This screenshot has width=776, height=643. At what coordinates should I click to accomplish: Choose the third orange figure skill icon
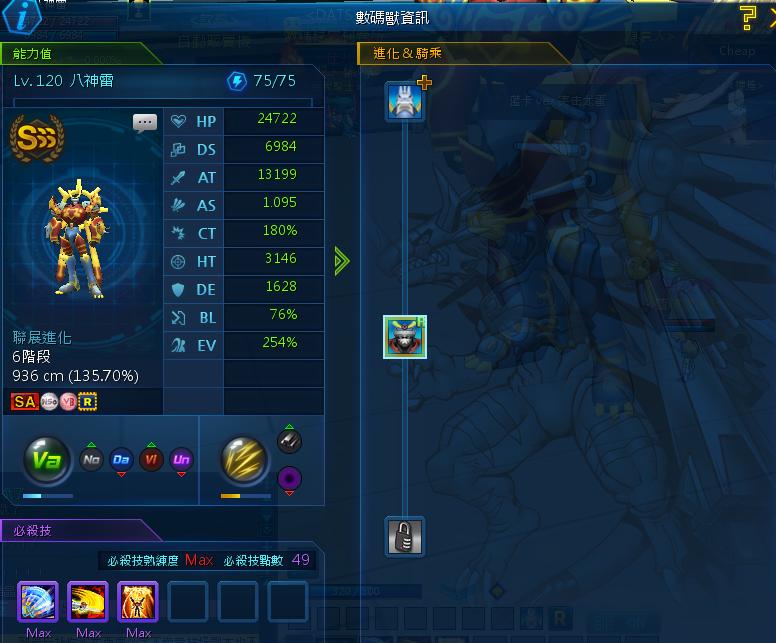[x=138, y=602]
